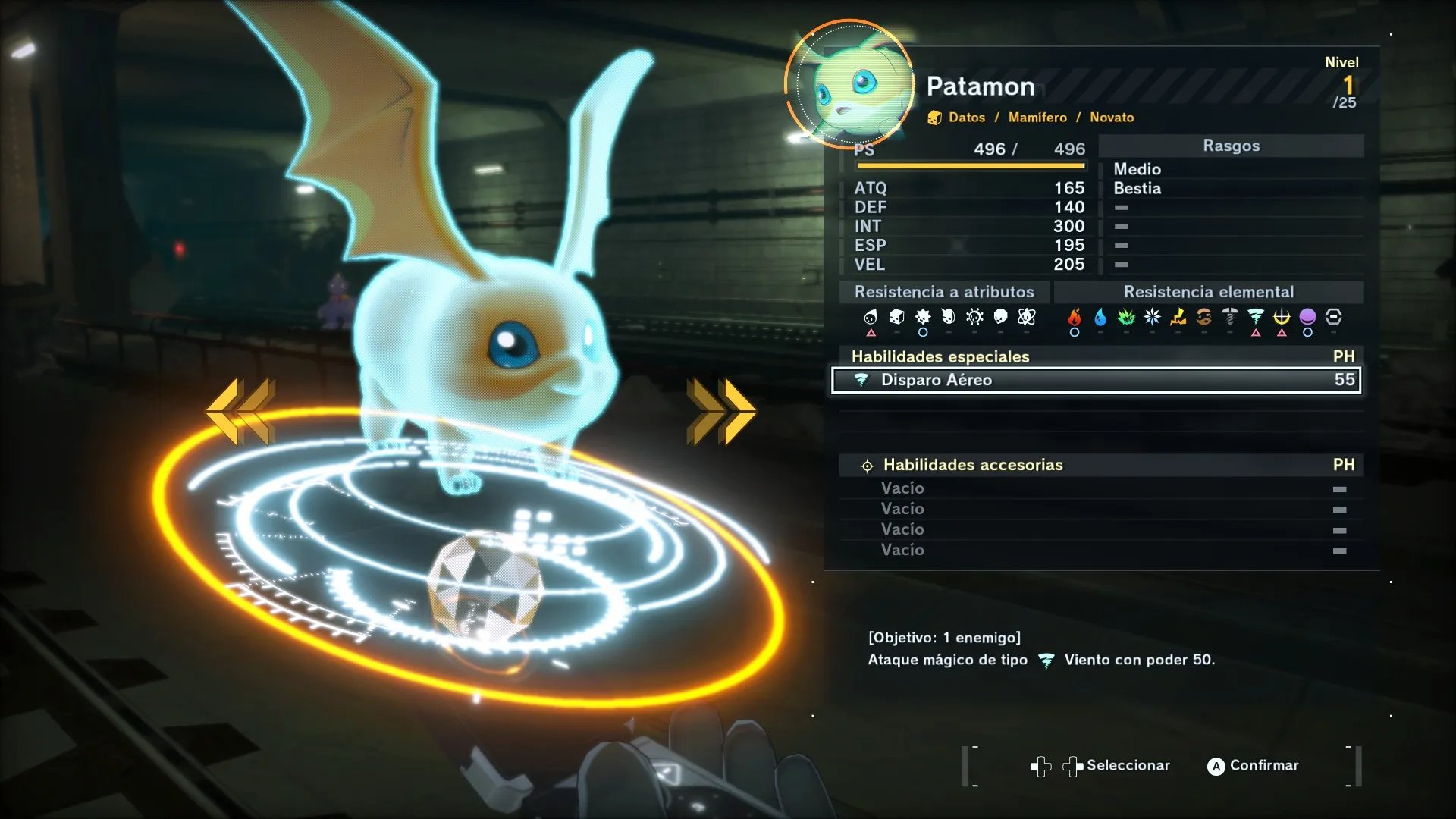Select the Medio trait entry
1456x819 pixels.
(x=1137, y=169)
